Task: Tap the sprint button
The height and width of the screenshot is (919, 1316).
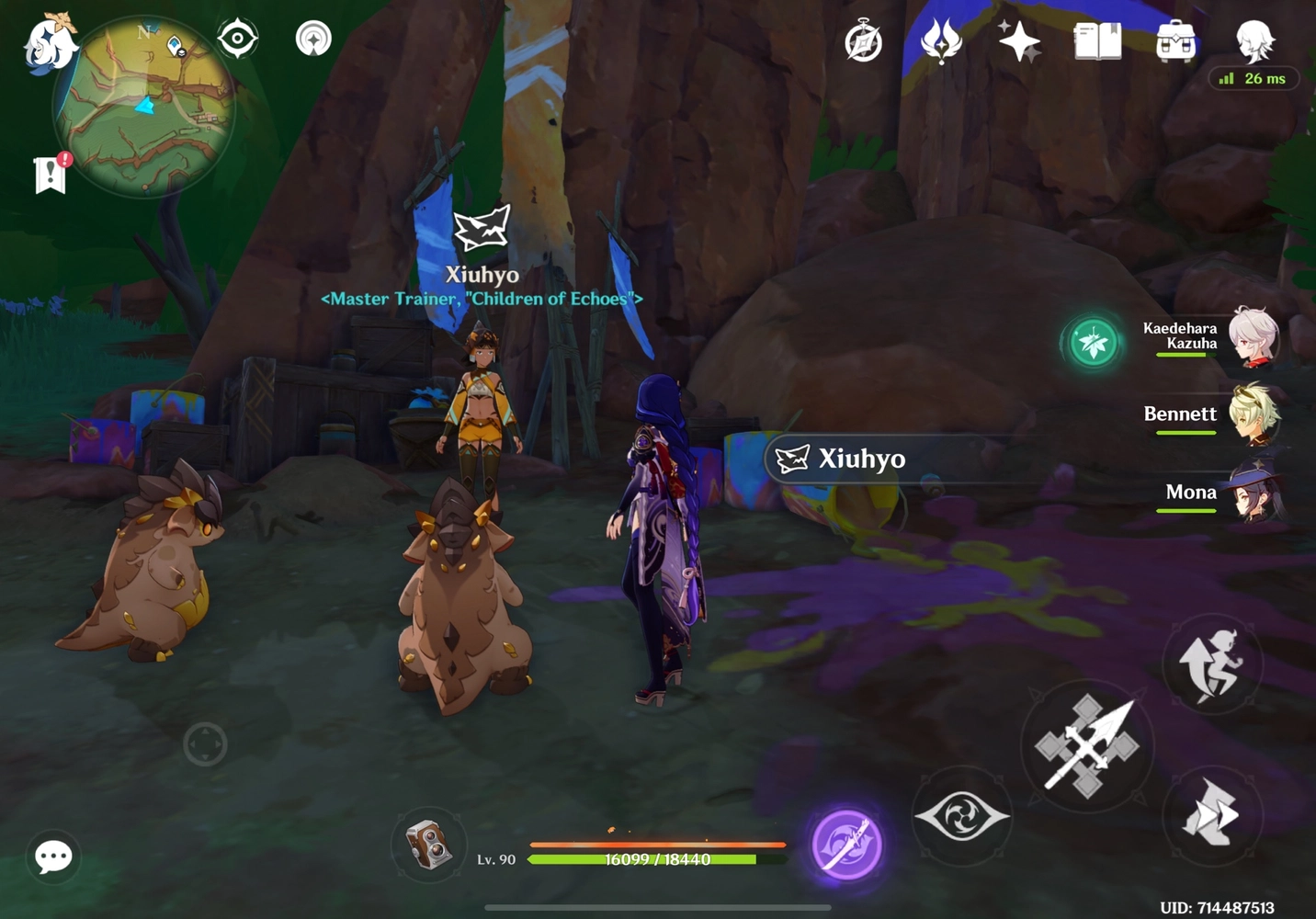Action: (1213, 664)
